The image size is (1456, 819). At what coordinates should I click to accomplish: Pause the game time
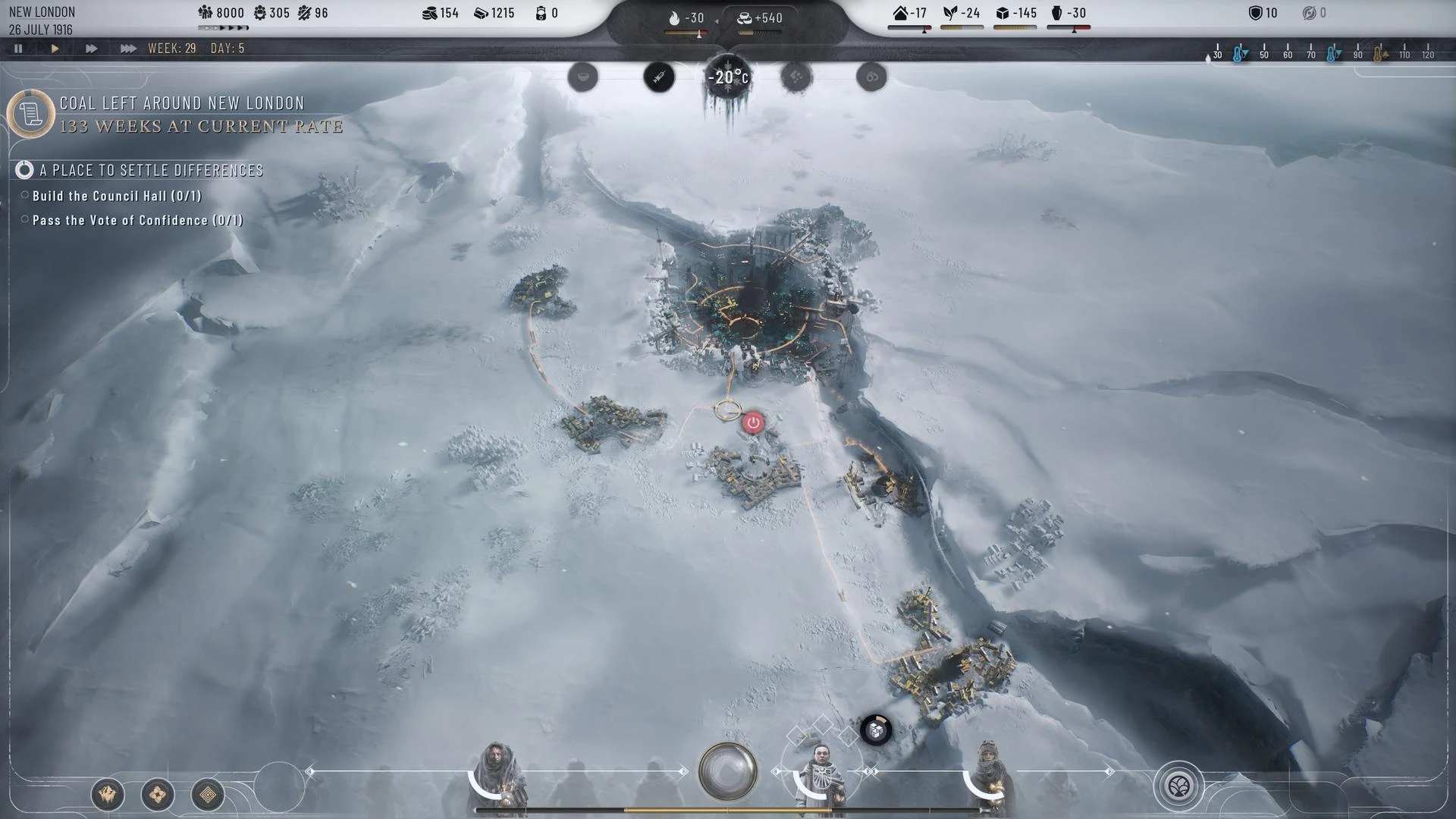pos(18,49)
